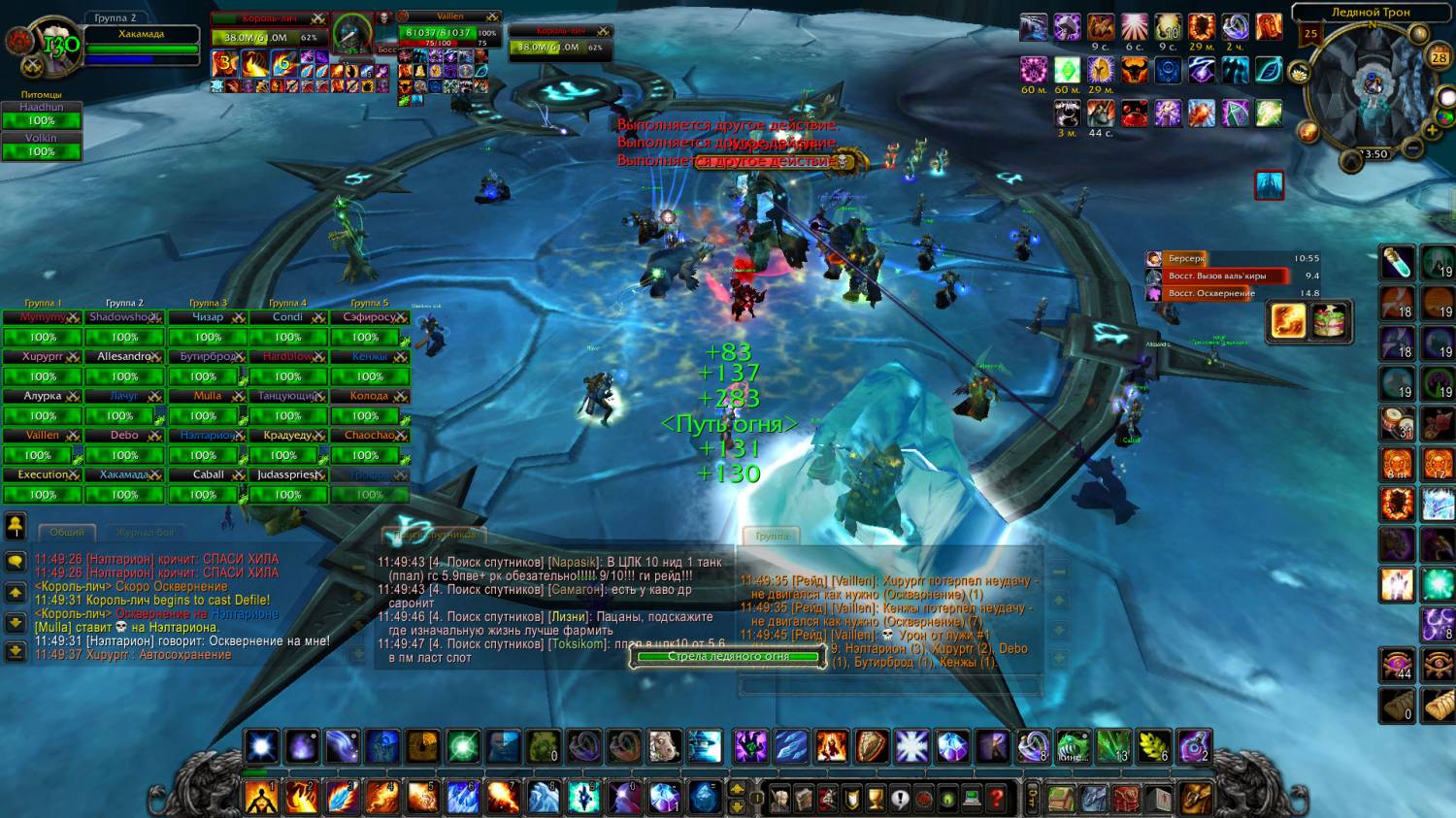Open the Журнал боя combat log tab
The image size is (1456, 818).
146,532
